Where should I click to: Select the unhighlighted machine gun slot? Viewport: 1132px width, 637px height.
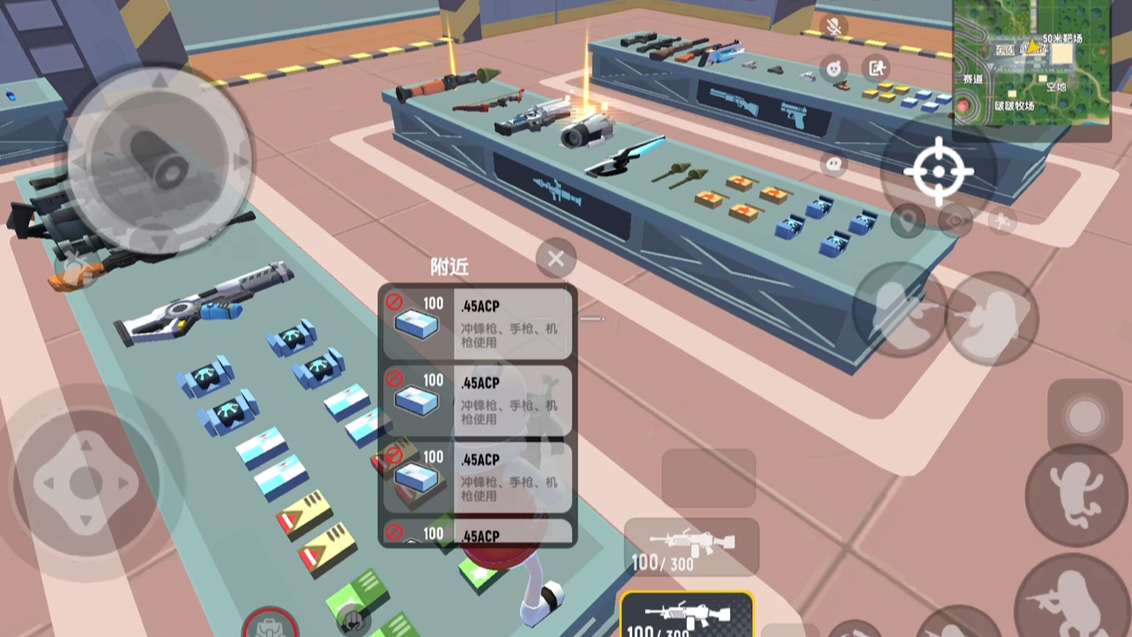pos(691,546)
